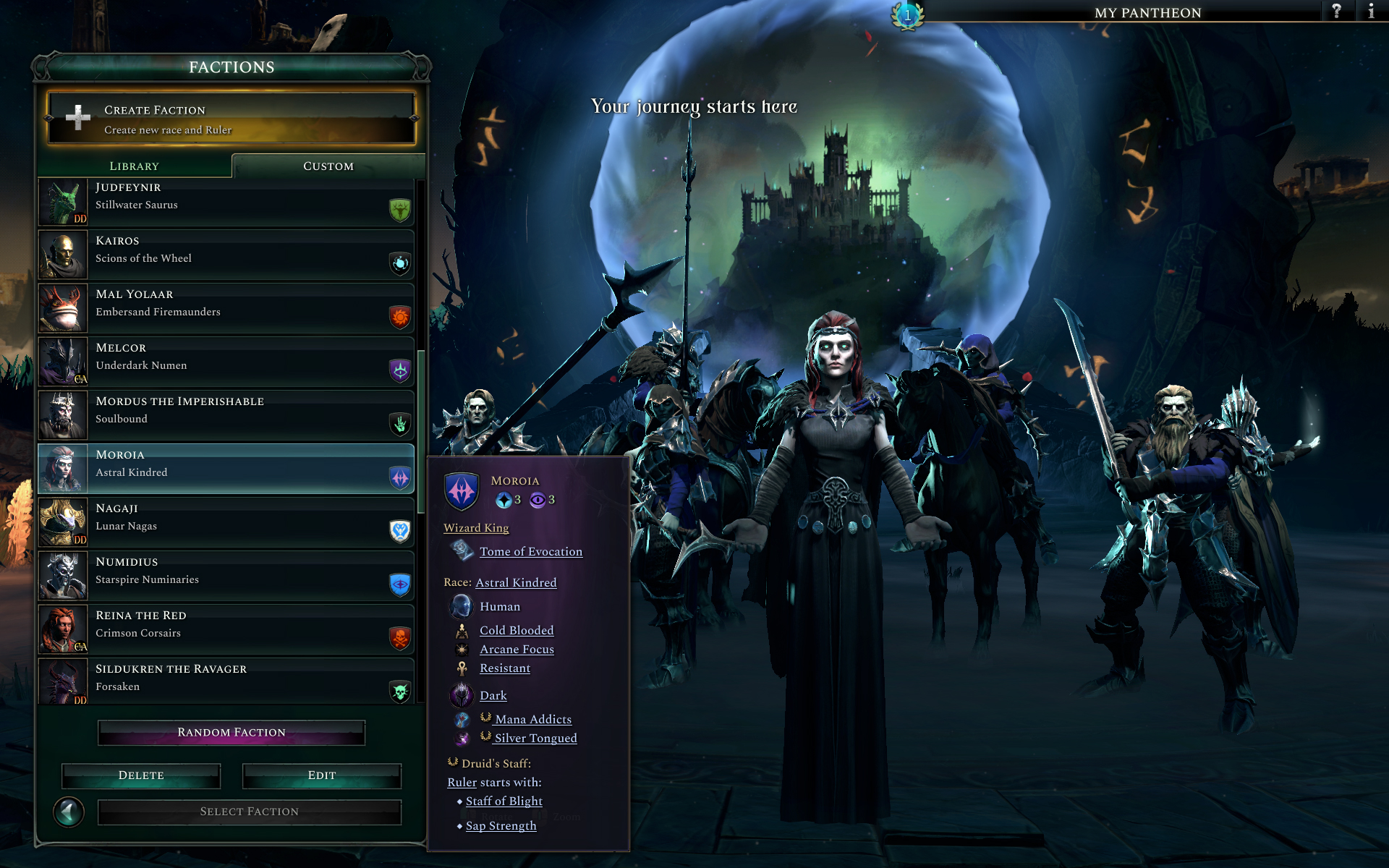1389x868 pixels.
Task: Click the Arcane Focus star icon
Action: (x=463, y=649)
